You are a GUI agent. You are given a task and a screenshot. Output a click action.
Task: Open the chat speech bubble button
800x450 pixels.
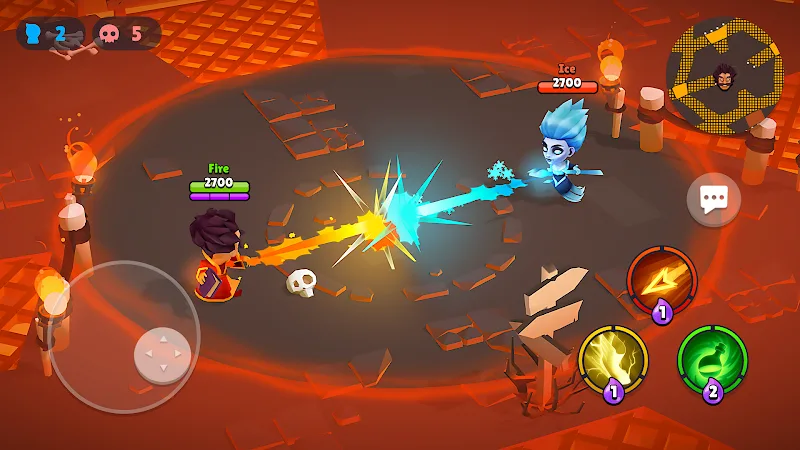click(713, 200)
